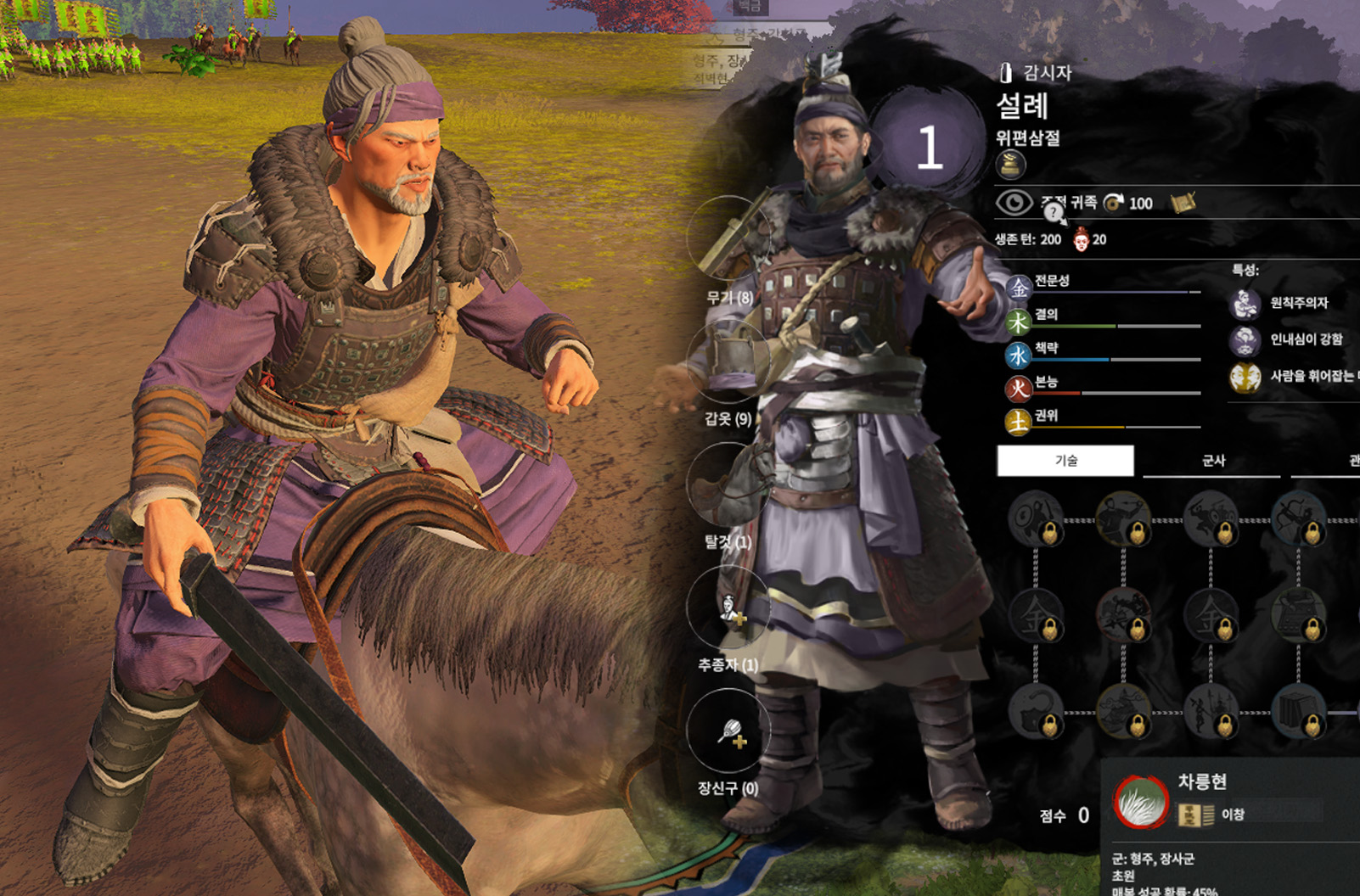The width and height of the screenshot is (1360, 896).
Task: Click the eye icon beside 귀족
Action: pos(1013,203)
